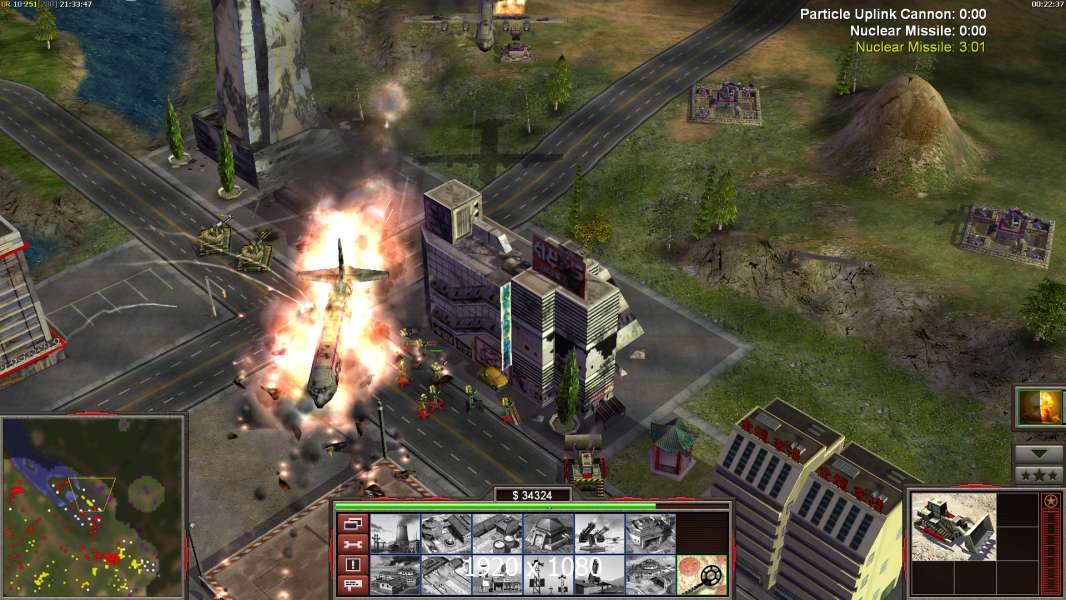Click the exclamation mark button

[x=352, y=565]
